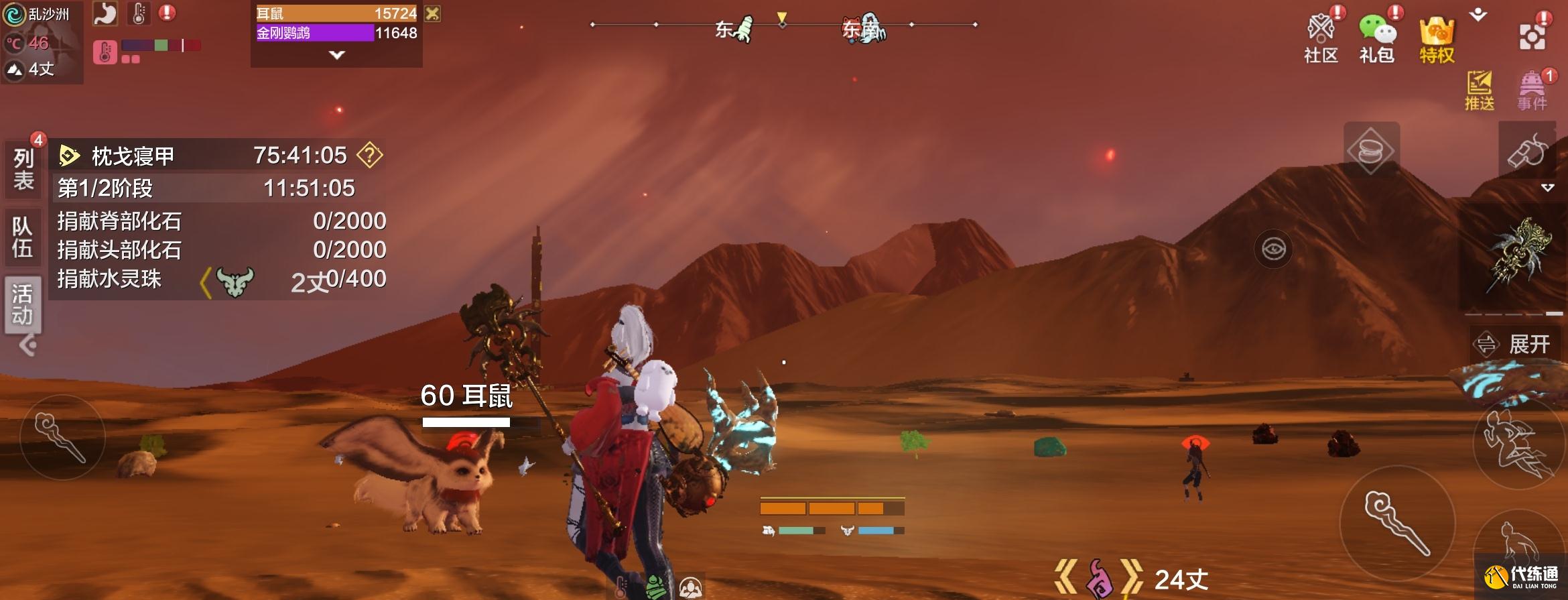Switch to the 列表 list tab
Viewport: 1568px width, 600px height.
pos(23,169)
